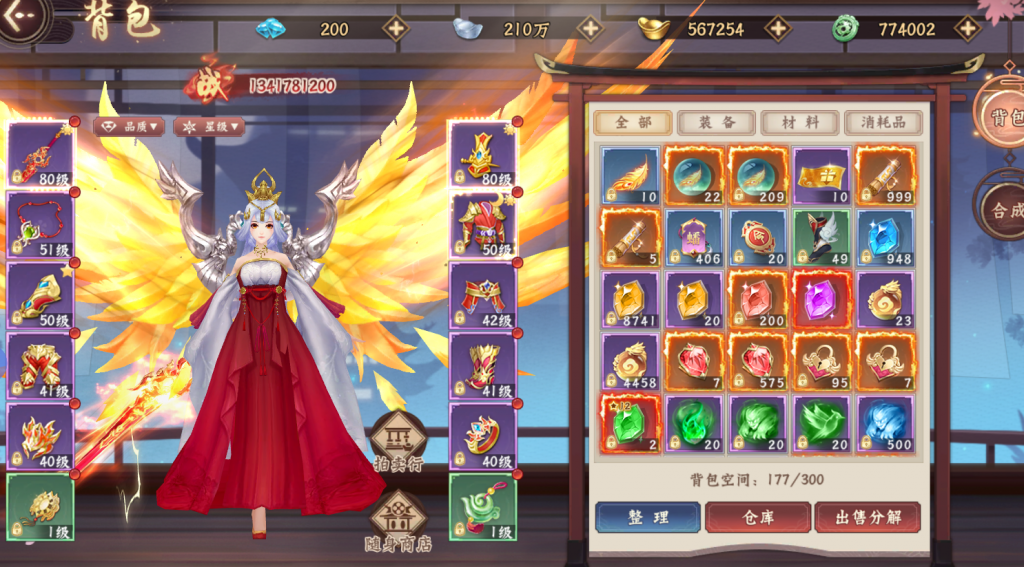Image resolution: width=1024 pixels, height=567 pixels.
Task: Expand the 星级 star-level filter dropdown
Action: point(209,127)
